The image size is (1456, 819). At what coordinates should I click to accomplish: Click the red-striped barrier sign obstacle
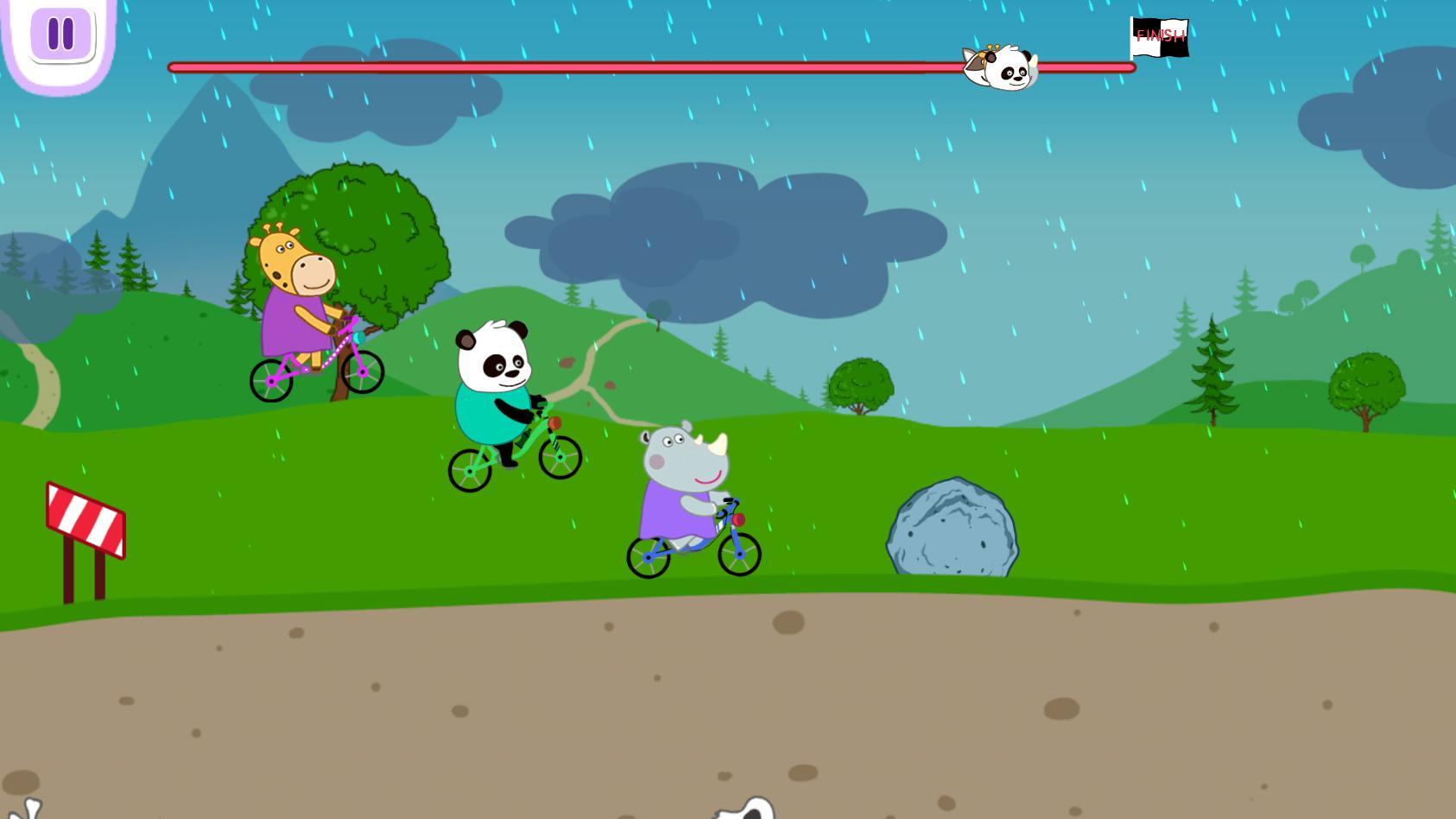coord(84,518)
